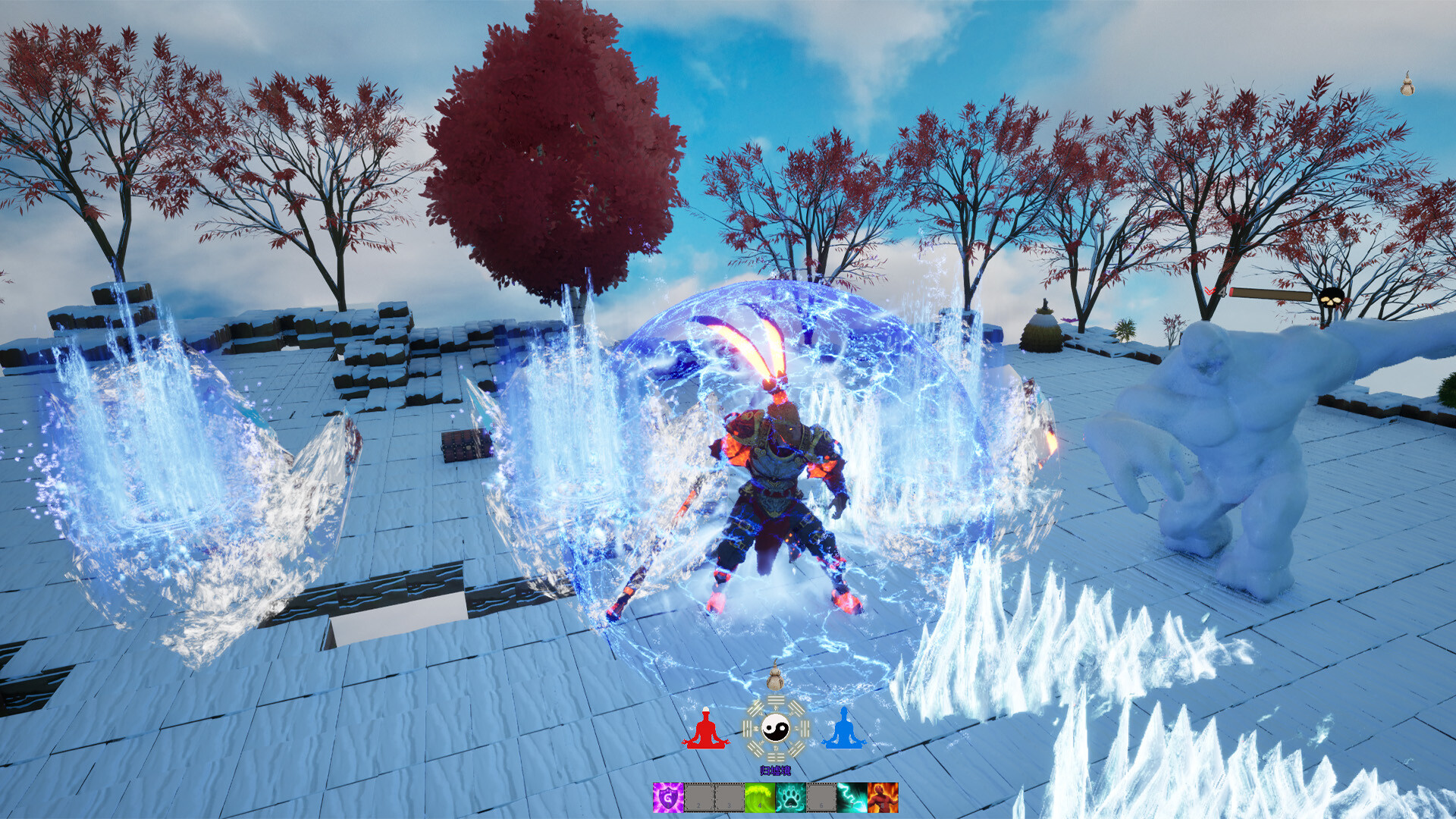Cast the green wave skill in slot 4

pos(759,798)
